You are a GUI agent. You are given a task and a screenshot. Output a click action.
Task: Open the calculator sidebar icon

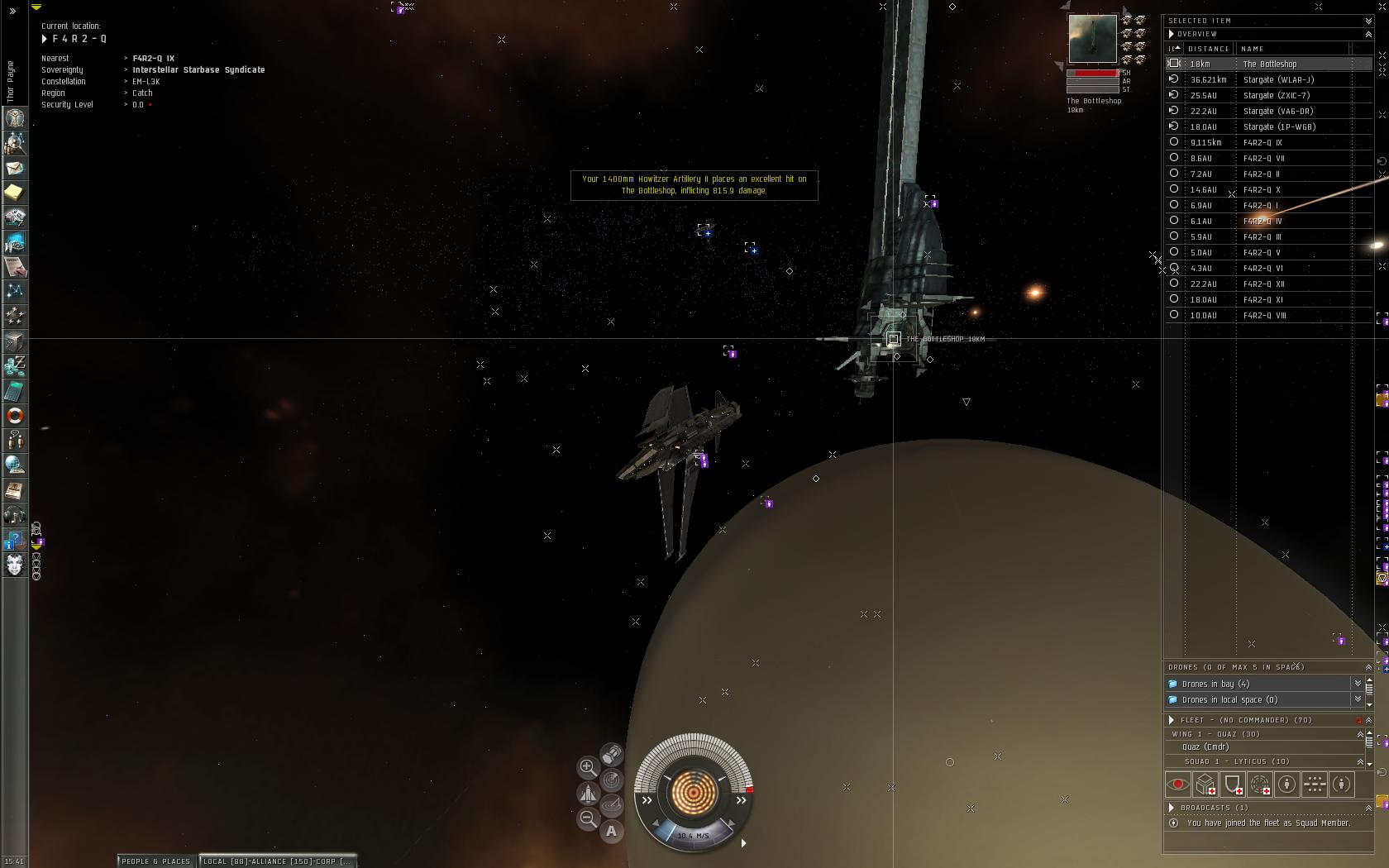click(15, 391)
